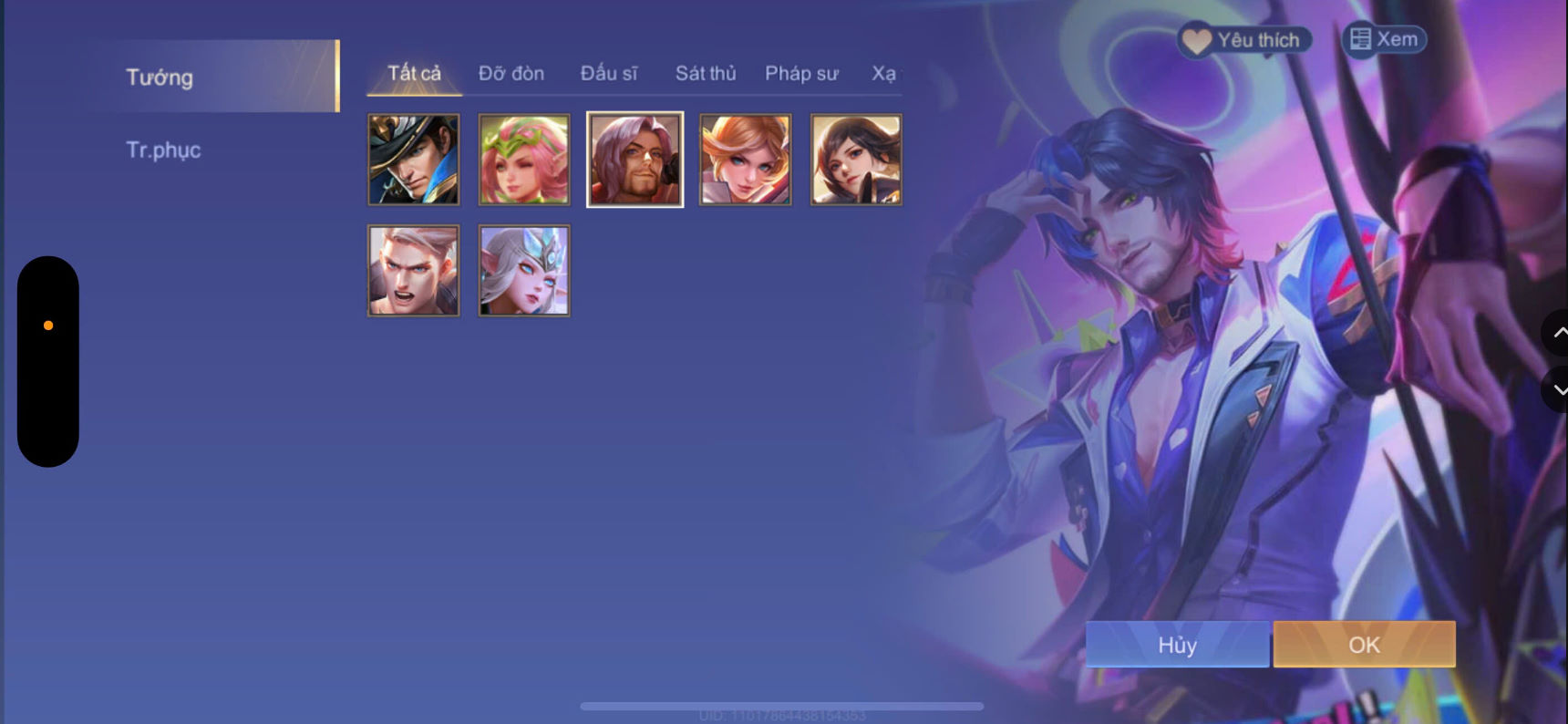Select the elf with crystal crown portrait
This screenshot has height=724, width=1568.
click(524, 270)
